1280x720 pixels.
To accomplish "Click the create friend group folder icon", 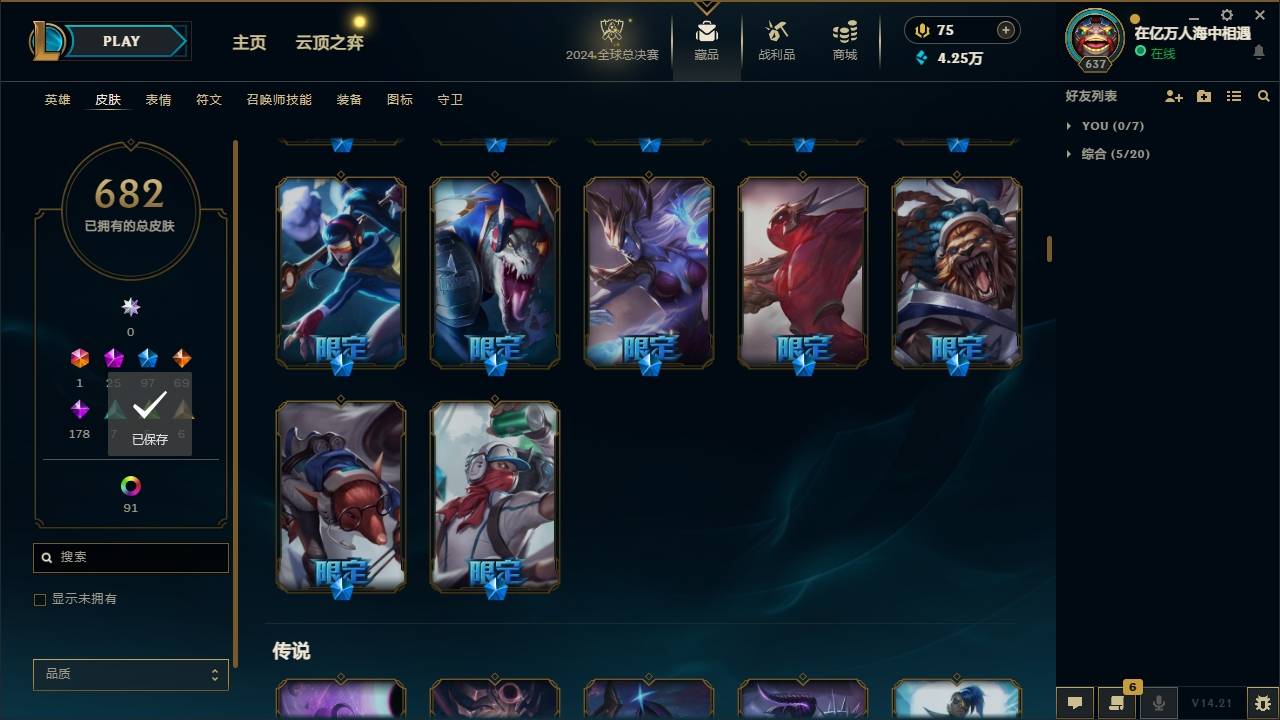I will coord(1203,96).
